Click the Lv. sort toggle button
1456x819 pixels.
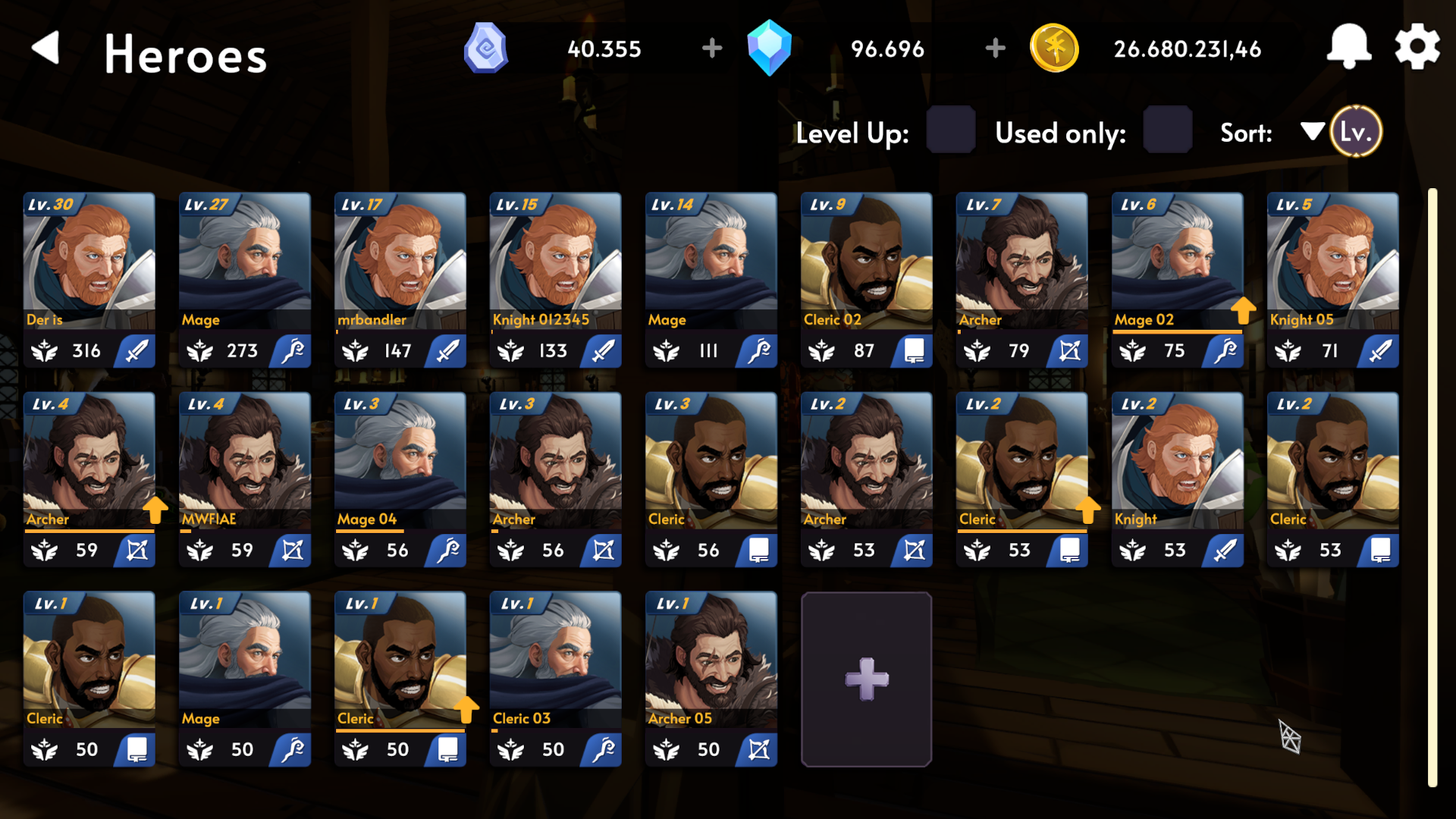pyautogui.click(x=1355, y=131)
